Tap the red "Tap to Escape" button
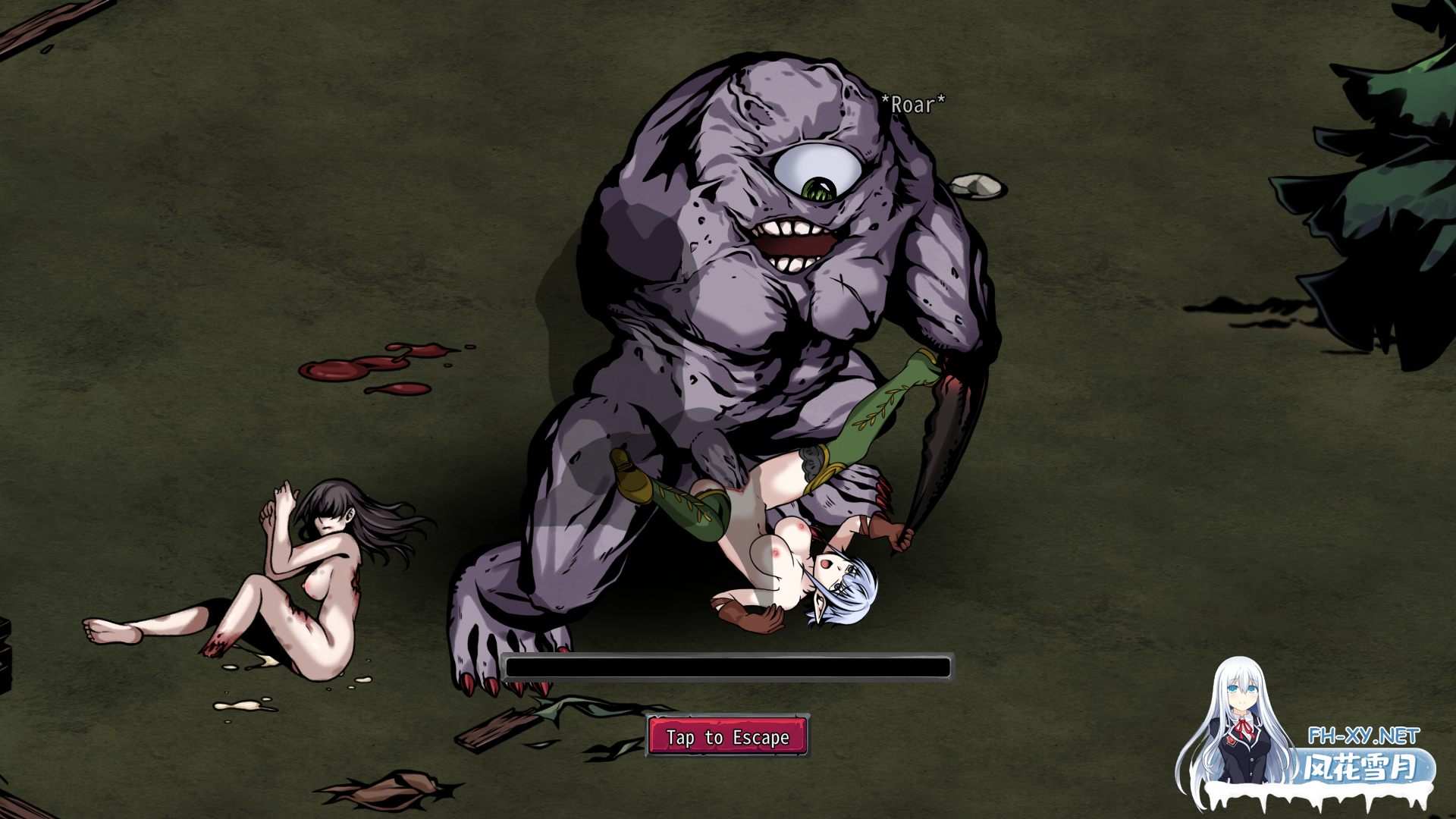This screenshot has width=1456, height=819. [x=726, y=736]
